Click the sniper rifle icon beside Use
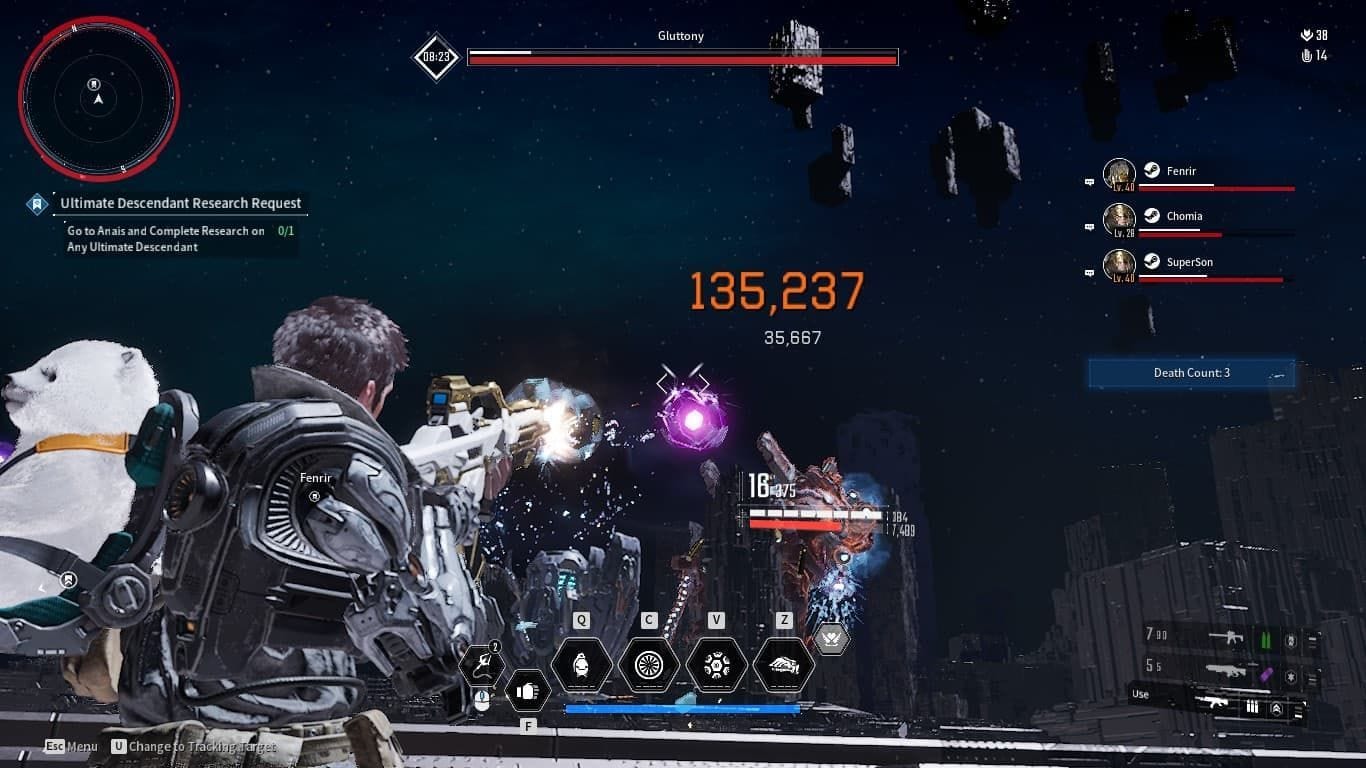 [x=1215, y=703]
